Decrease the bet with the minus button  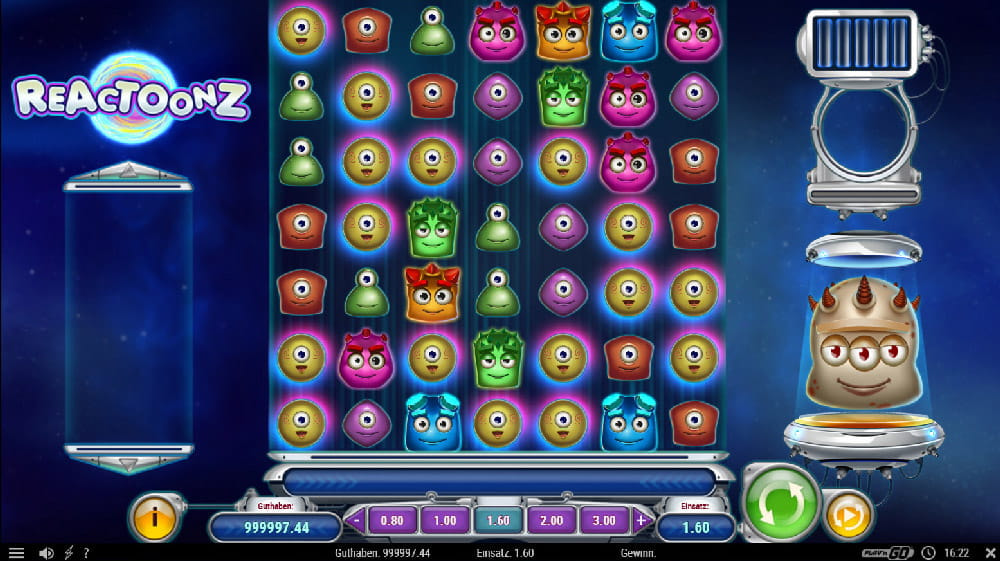point(356,520)
